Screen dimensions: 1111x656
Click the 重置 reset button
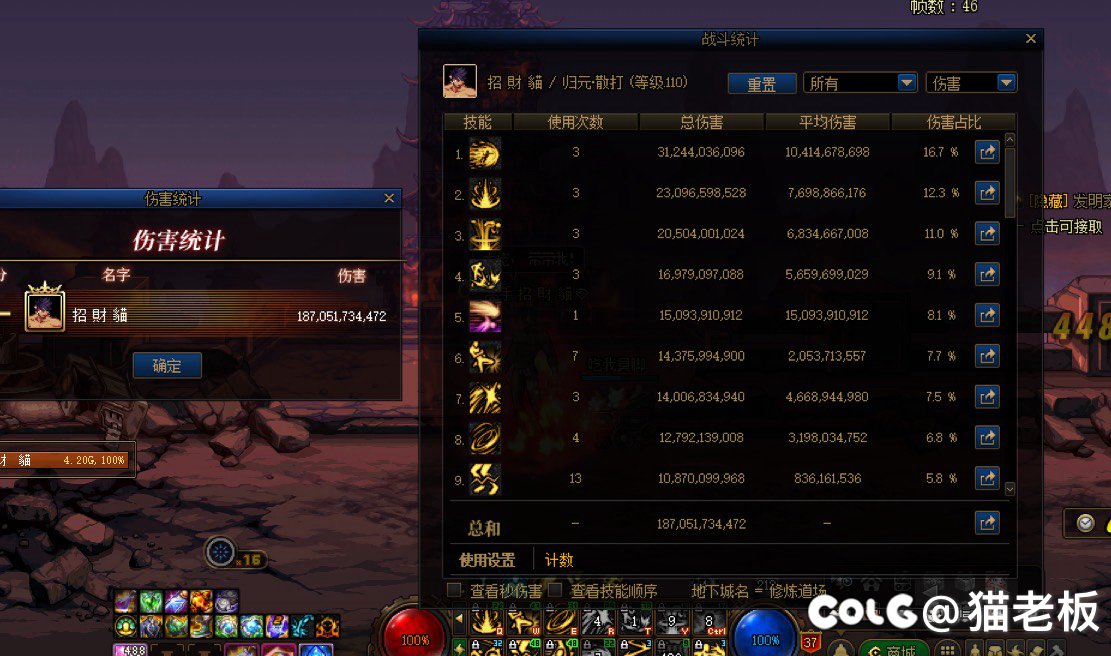tap(761, 84)
